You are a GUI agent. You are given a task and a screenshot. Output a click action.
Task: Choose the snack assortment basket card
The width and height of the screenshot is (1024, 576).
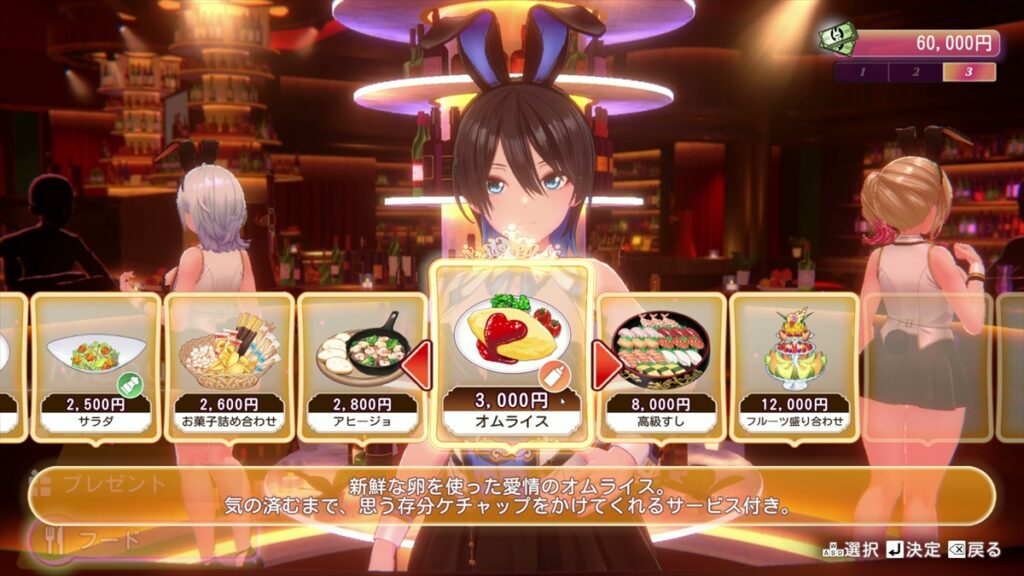(x=229, y=366)
